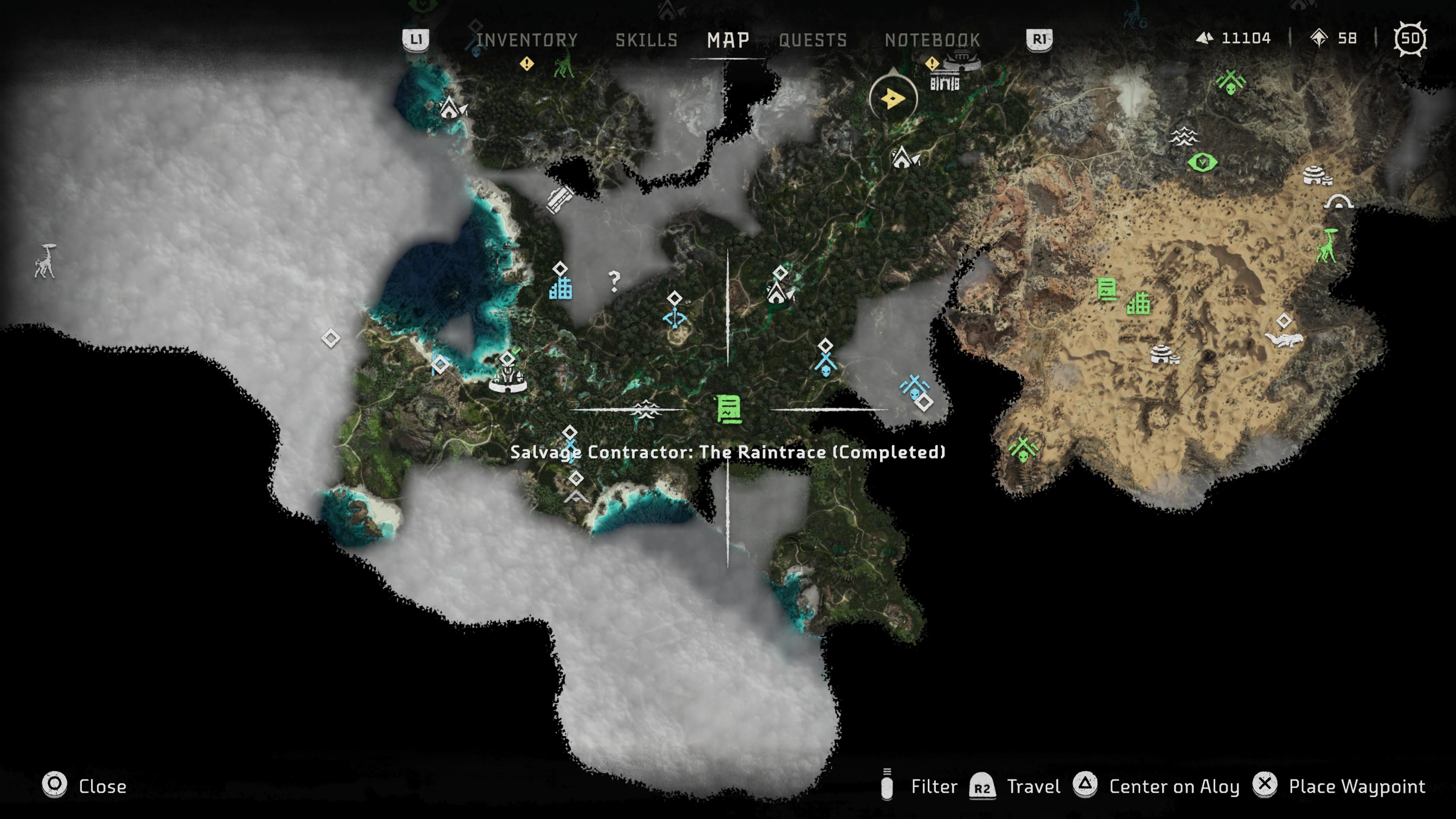Click Aloy's yellow position arrow
Image resolution: width=1456 pixels, height=819 pixels.
coord(893,98)
